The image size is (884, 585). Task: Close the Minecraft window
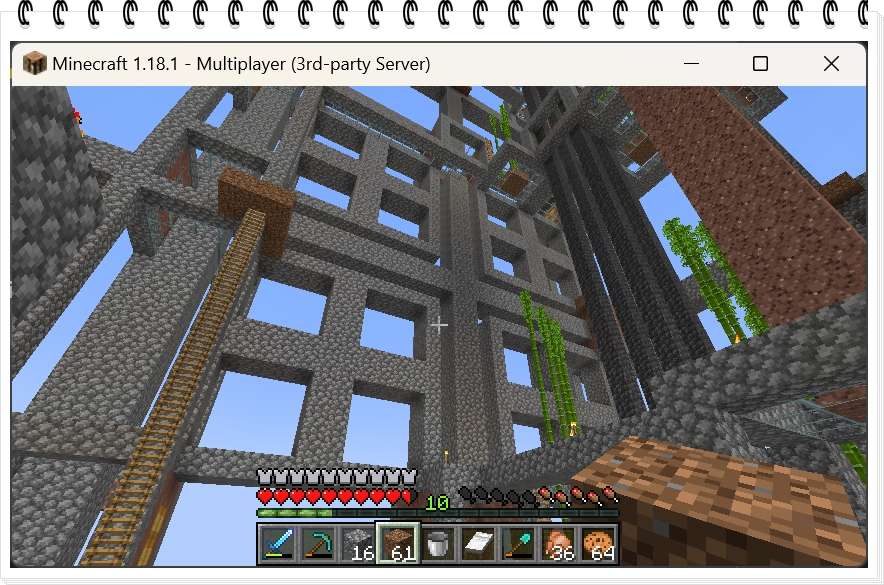click(x=831, y=64)
